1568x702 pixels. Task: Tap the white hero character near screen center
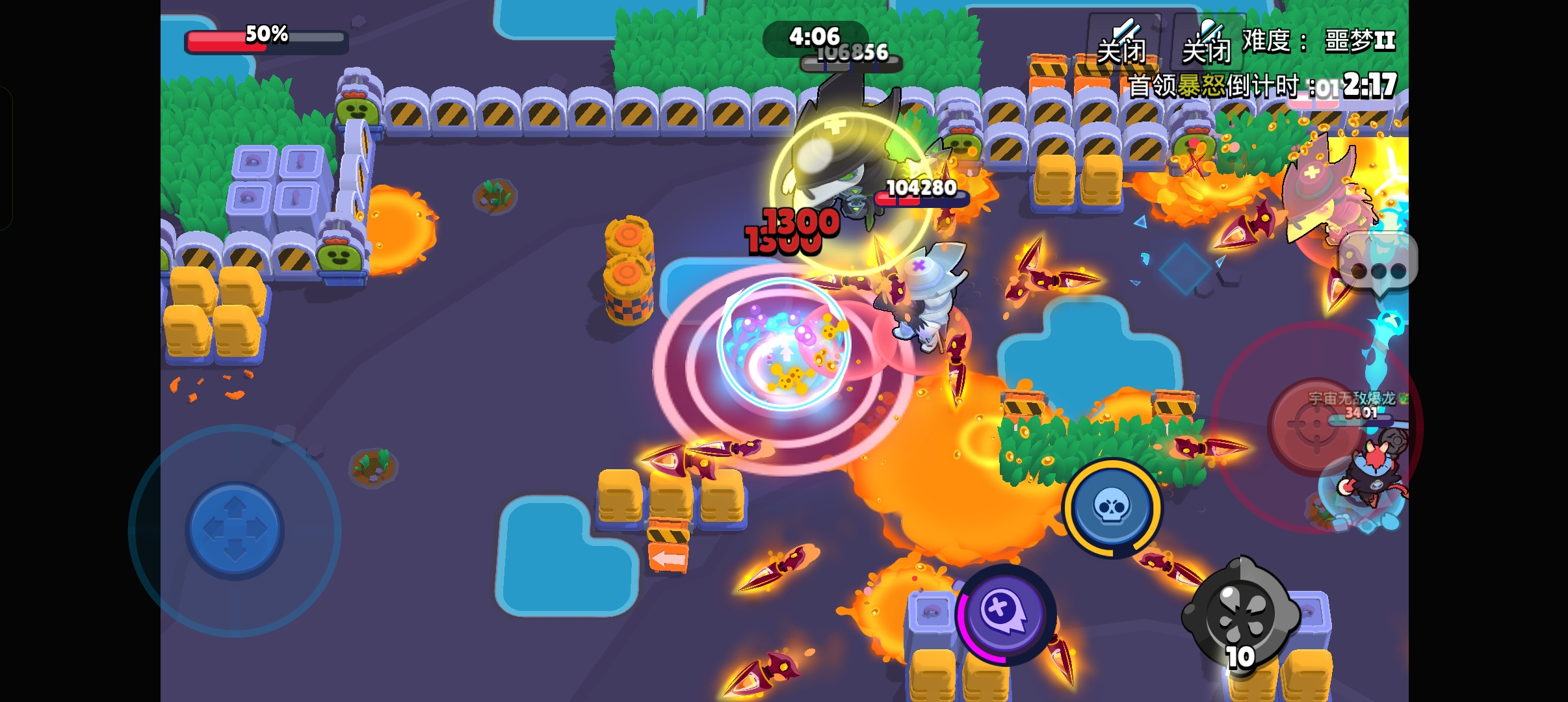[926, 305]
